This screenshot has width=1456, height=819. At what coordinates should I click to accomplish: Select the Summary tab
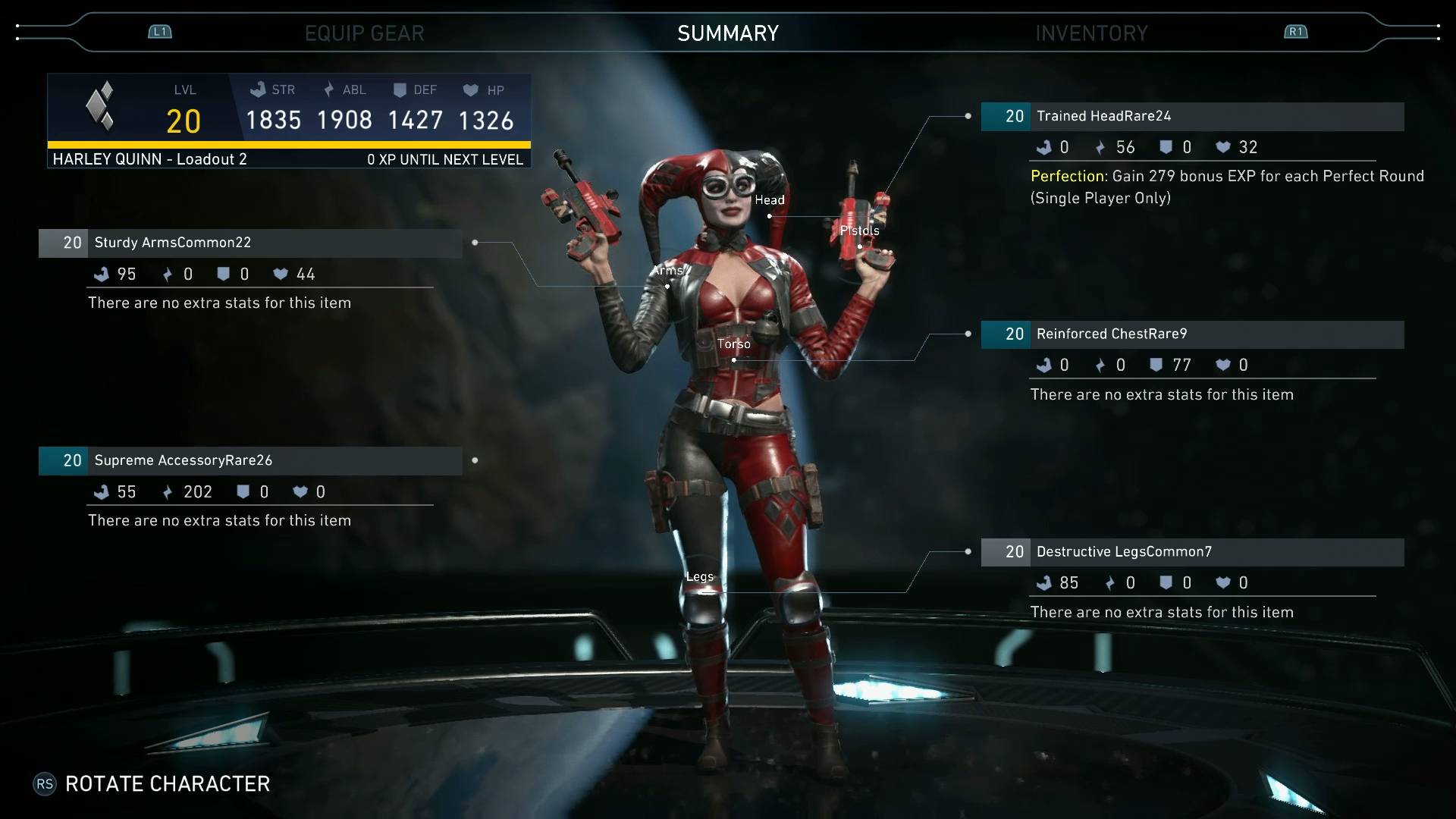point(728,33)
